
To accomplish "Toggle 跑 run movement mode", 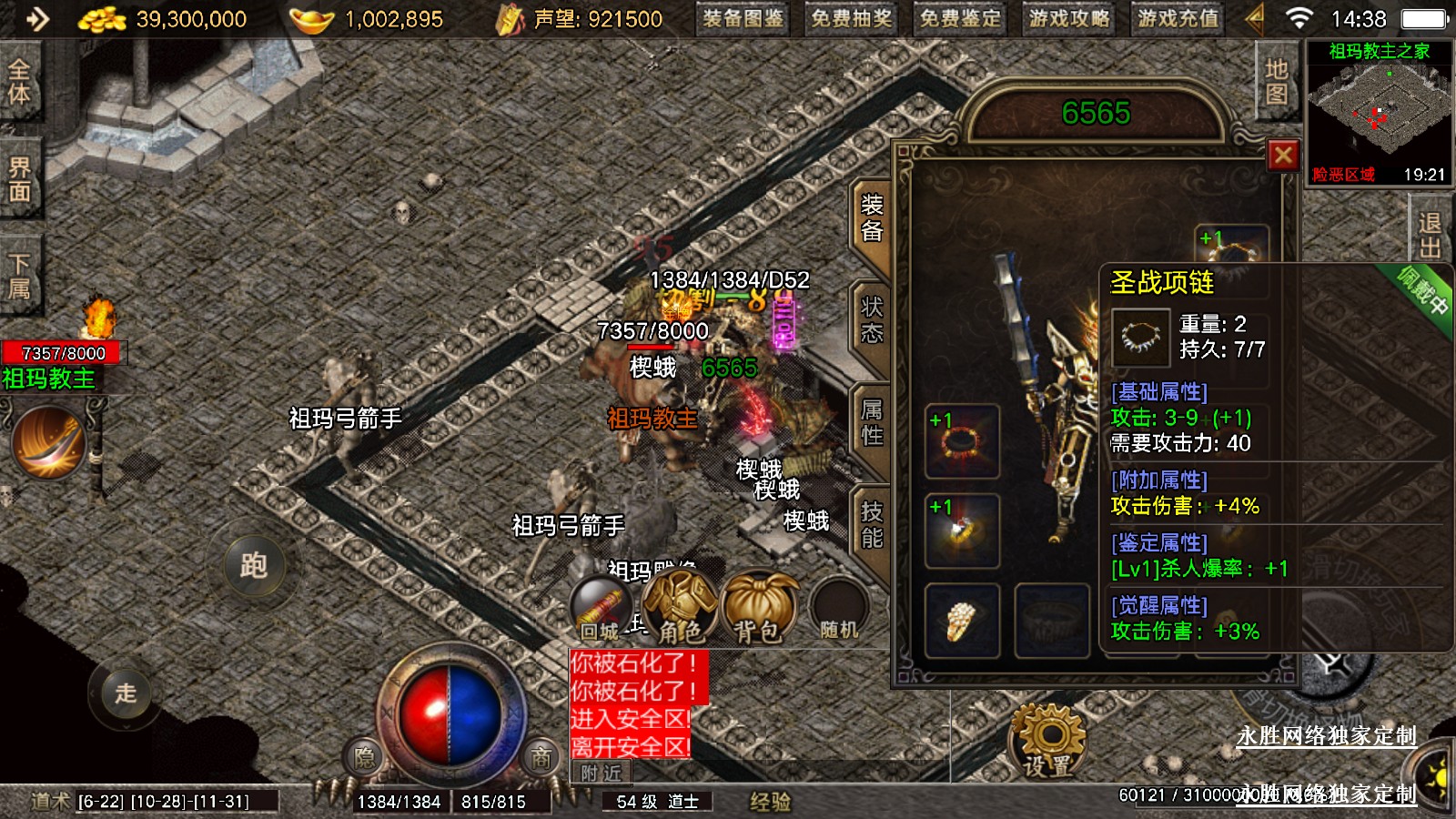I will tap(254, 565).
